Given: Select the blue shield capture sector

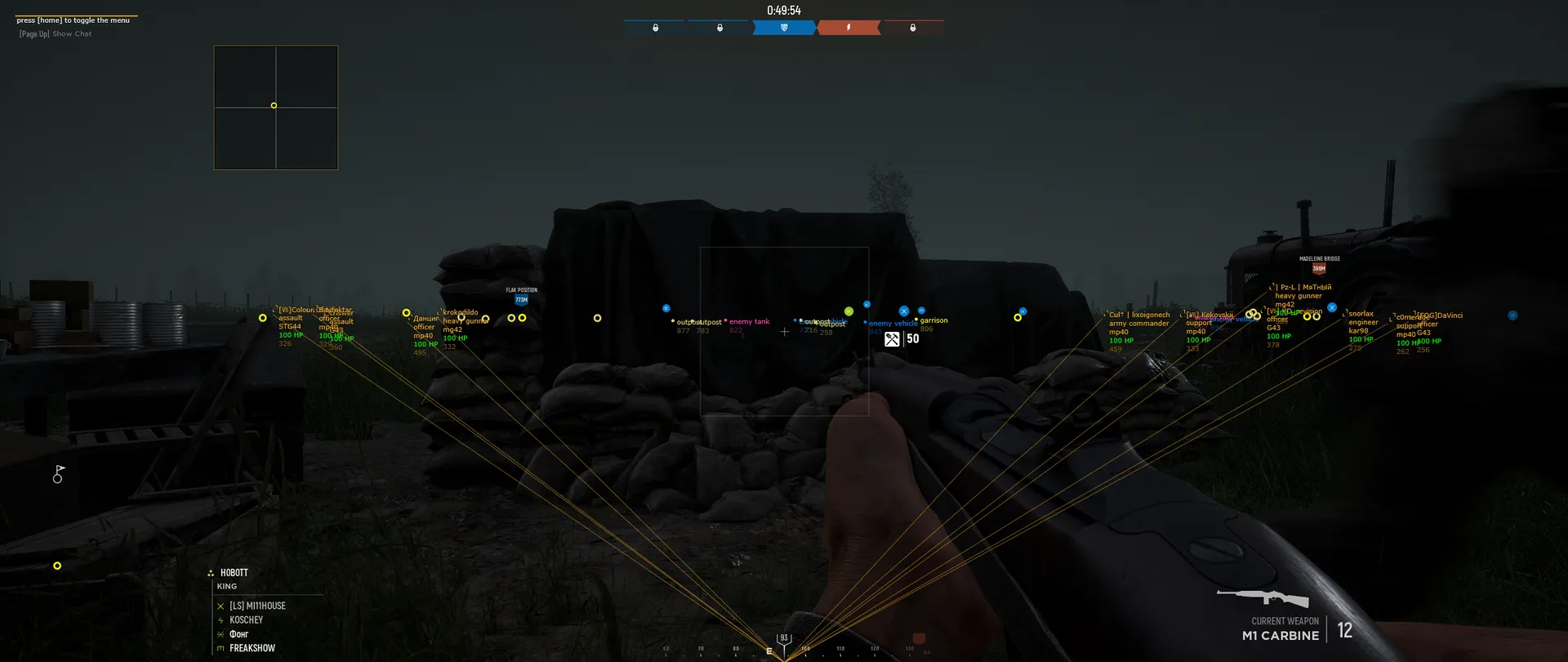Looking at the screenshot, I should coord(784,28).
